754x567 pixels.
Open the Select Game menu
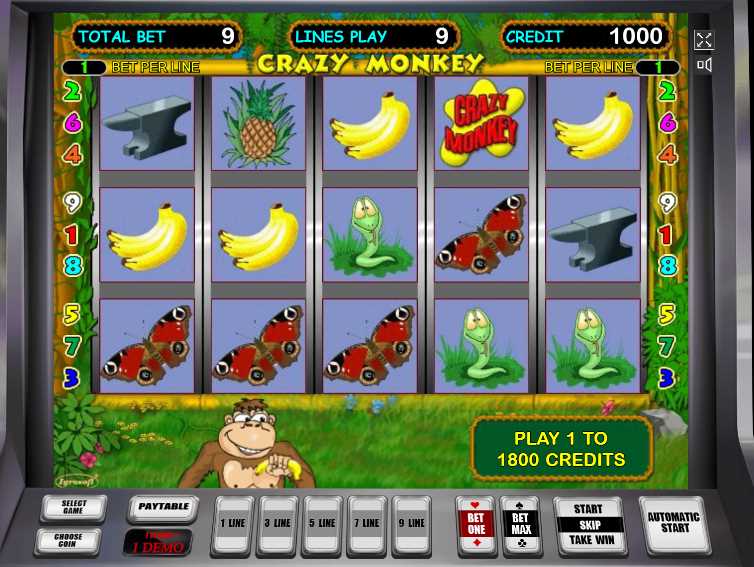tap(74, 508)
